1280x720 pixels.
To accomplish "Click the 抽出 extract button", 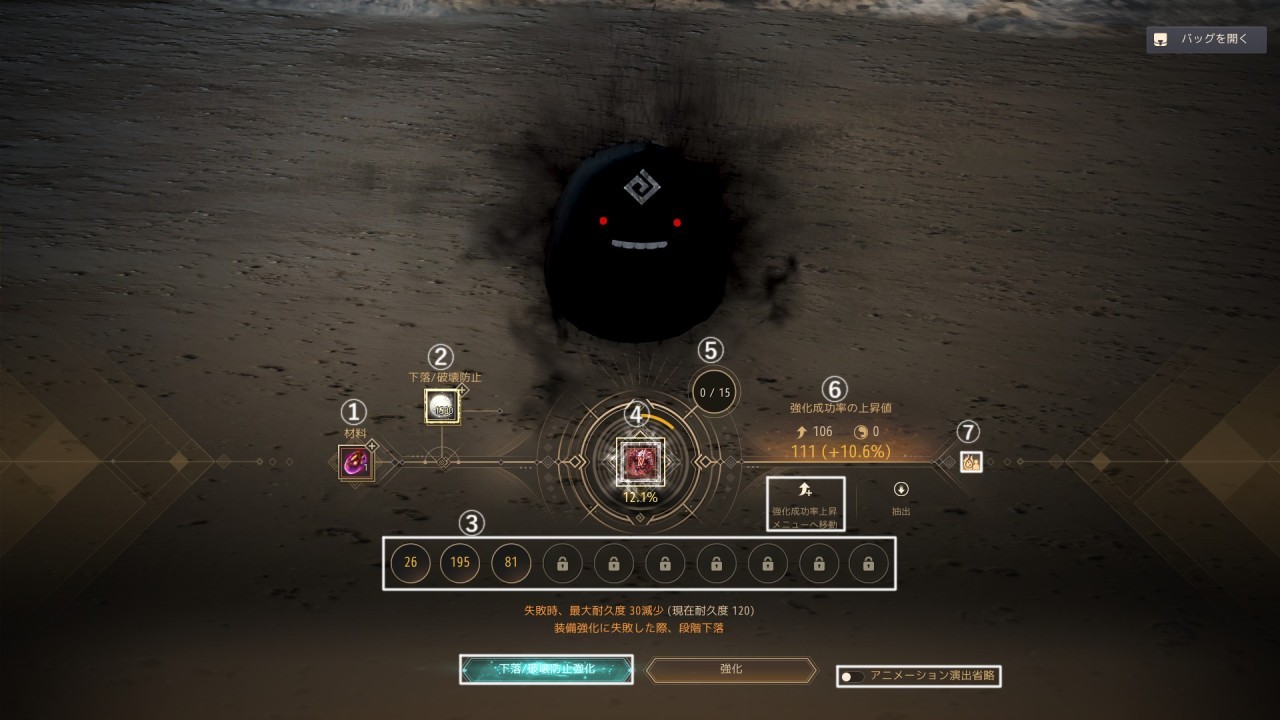I will pyautogui.click(x=901, y=497).
